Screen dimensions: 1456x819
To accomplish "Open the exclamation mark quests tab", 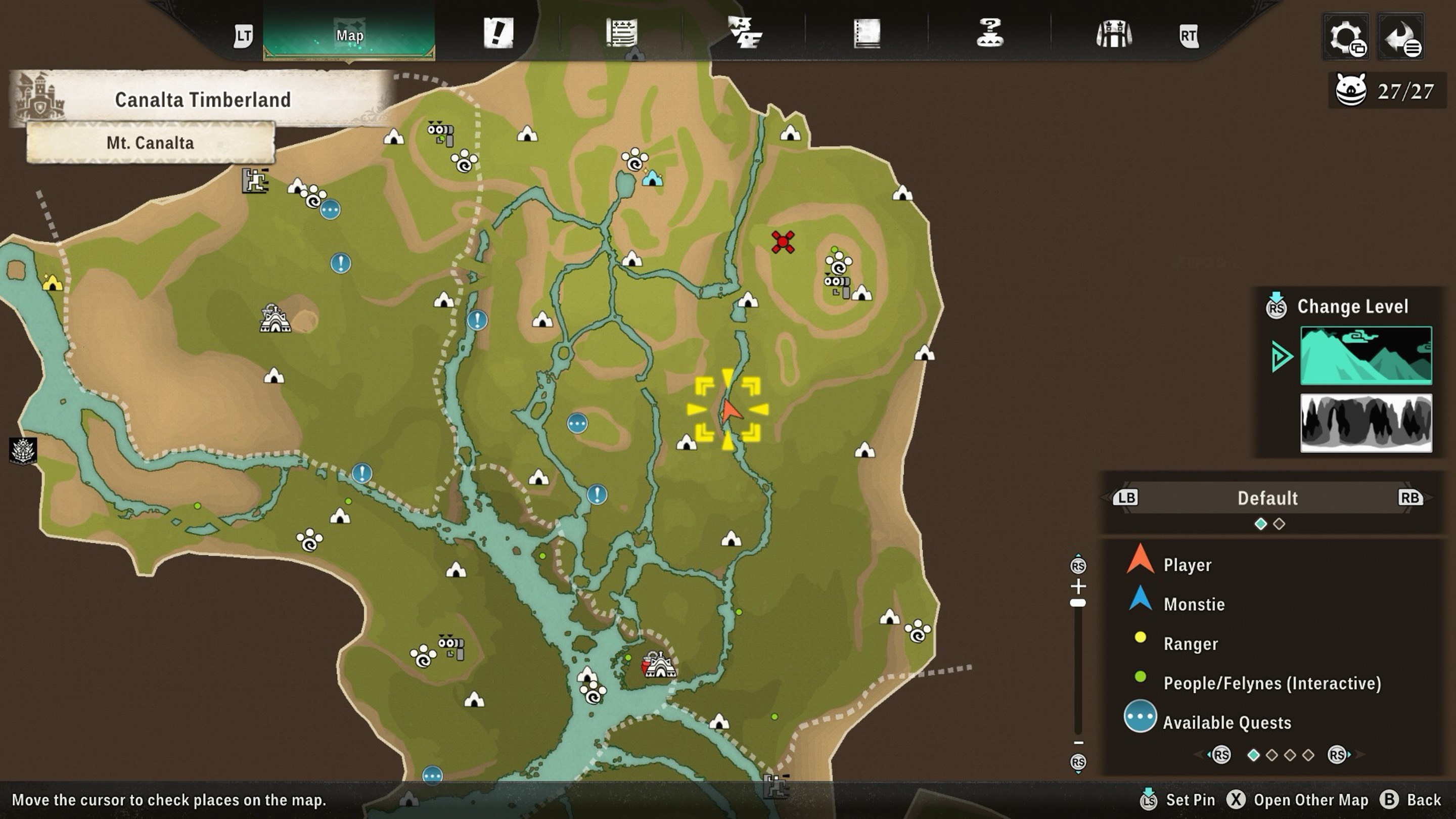I will click(x=498, y=33).
